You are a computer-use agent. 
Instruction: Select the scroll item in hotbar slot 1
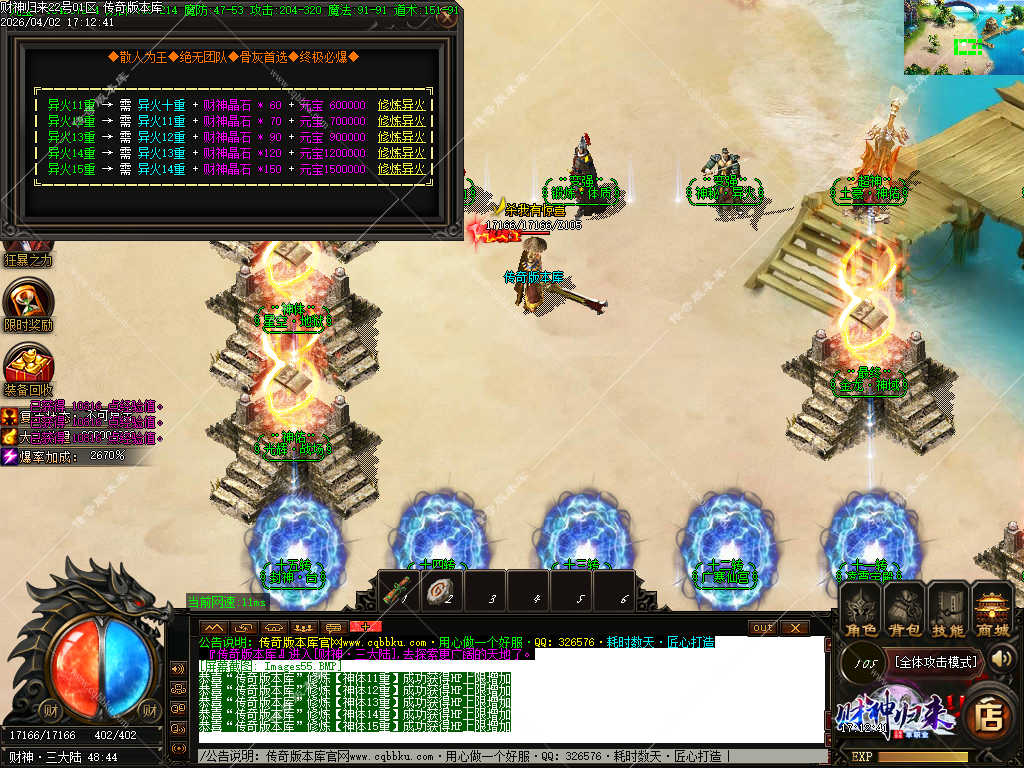click(401, 589)
